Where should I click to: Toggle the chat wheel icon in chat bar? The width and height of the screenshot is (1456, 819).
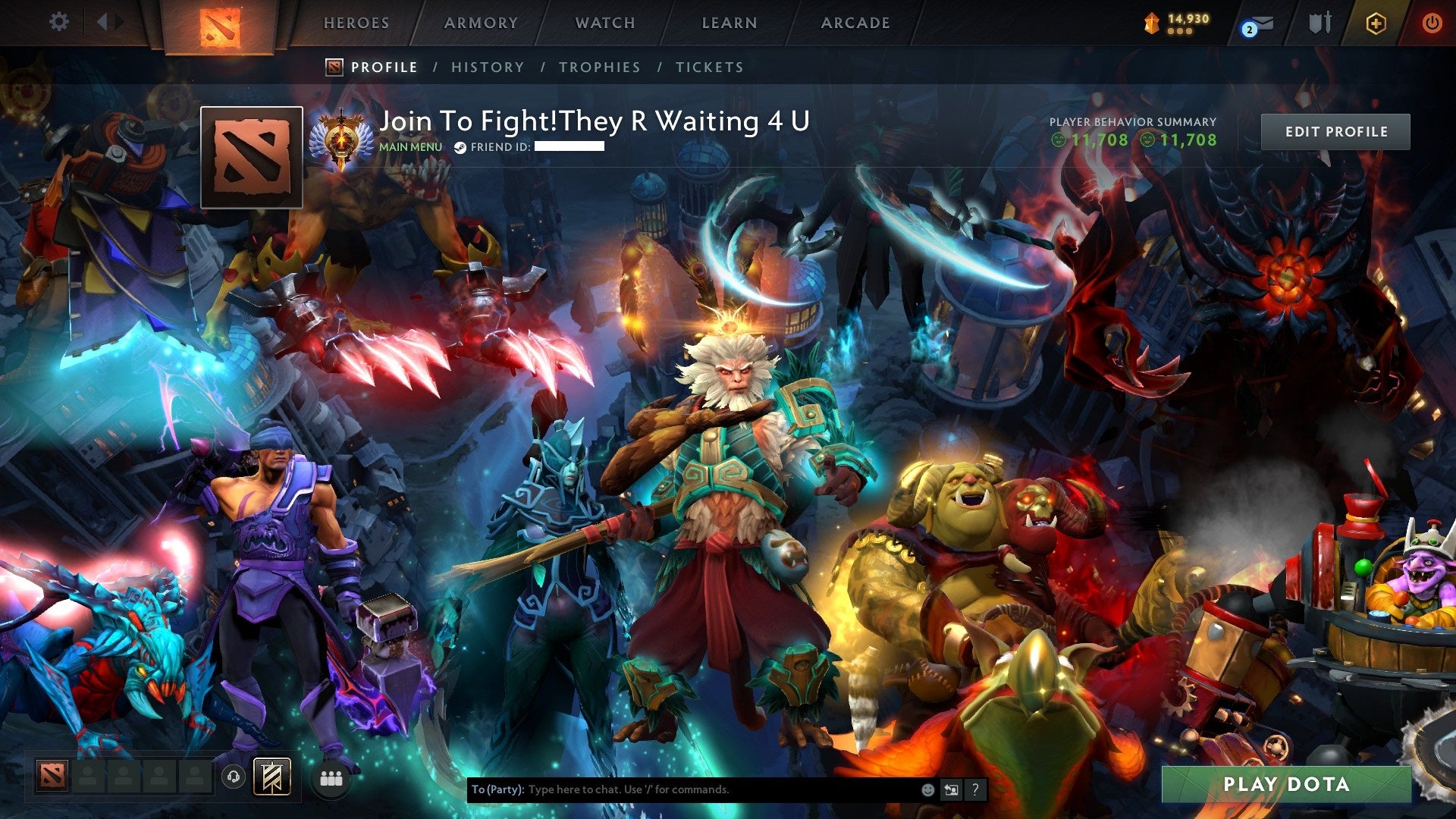(x=951, y=789)
